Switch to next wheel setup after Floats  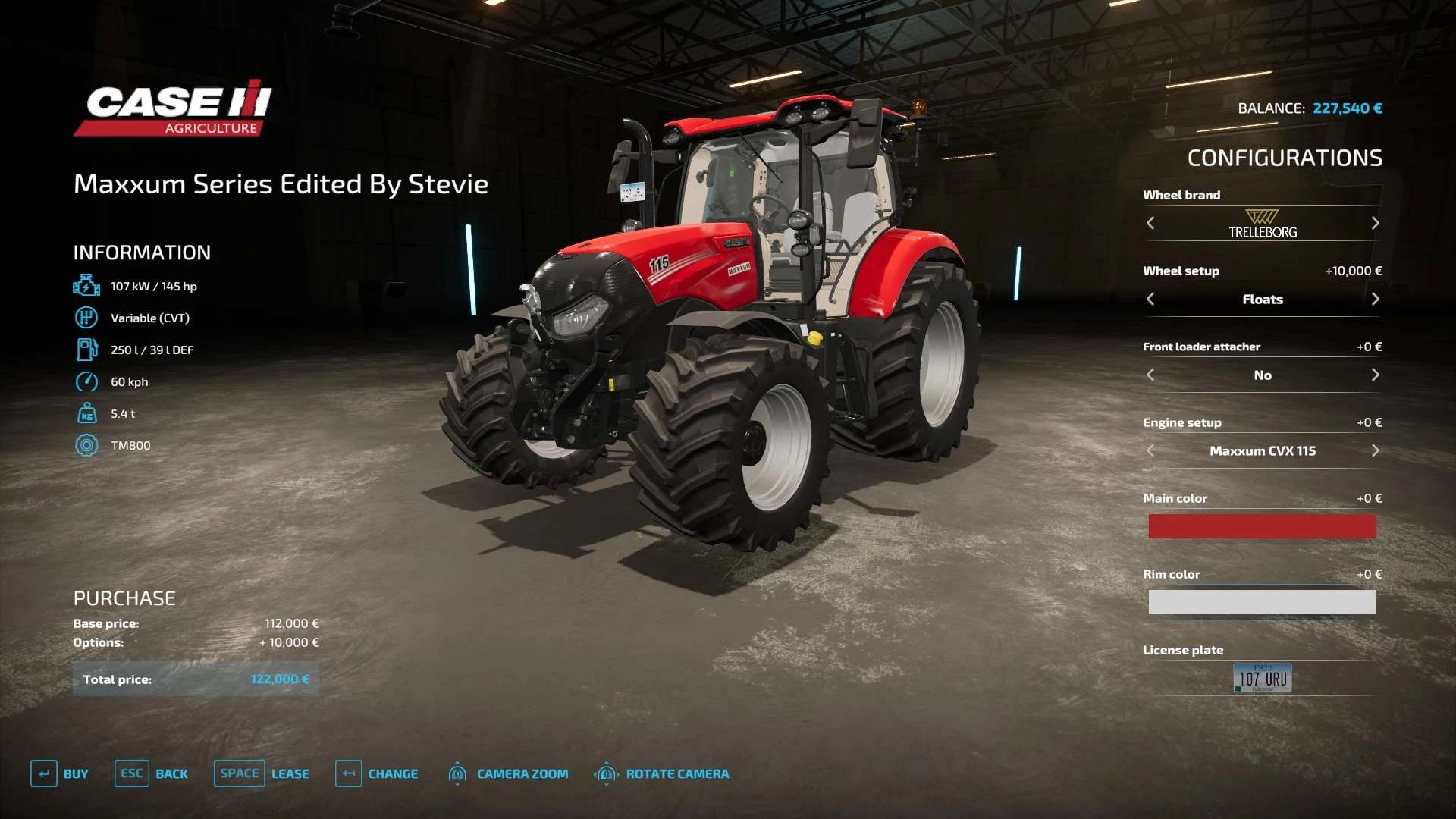(1375, 299)
